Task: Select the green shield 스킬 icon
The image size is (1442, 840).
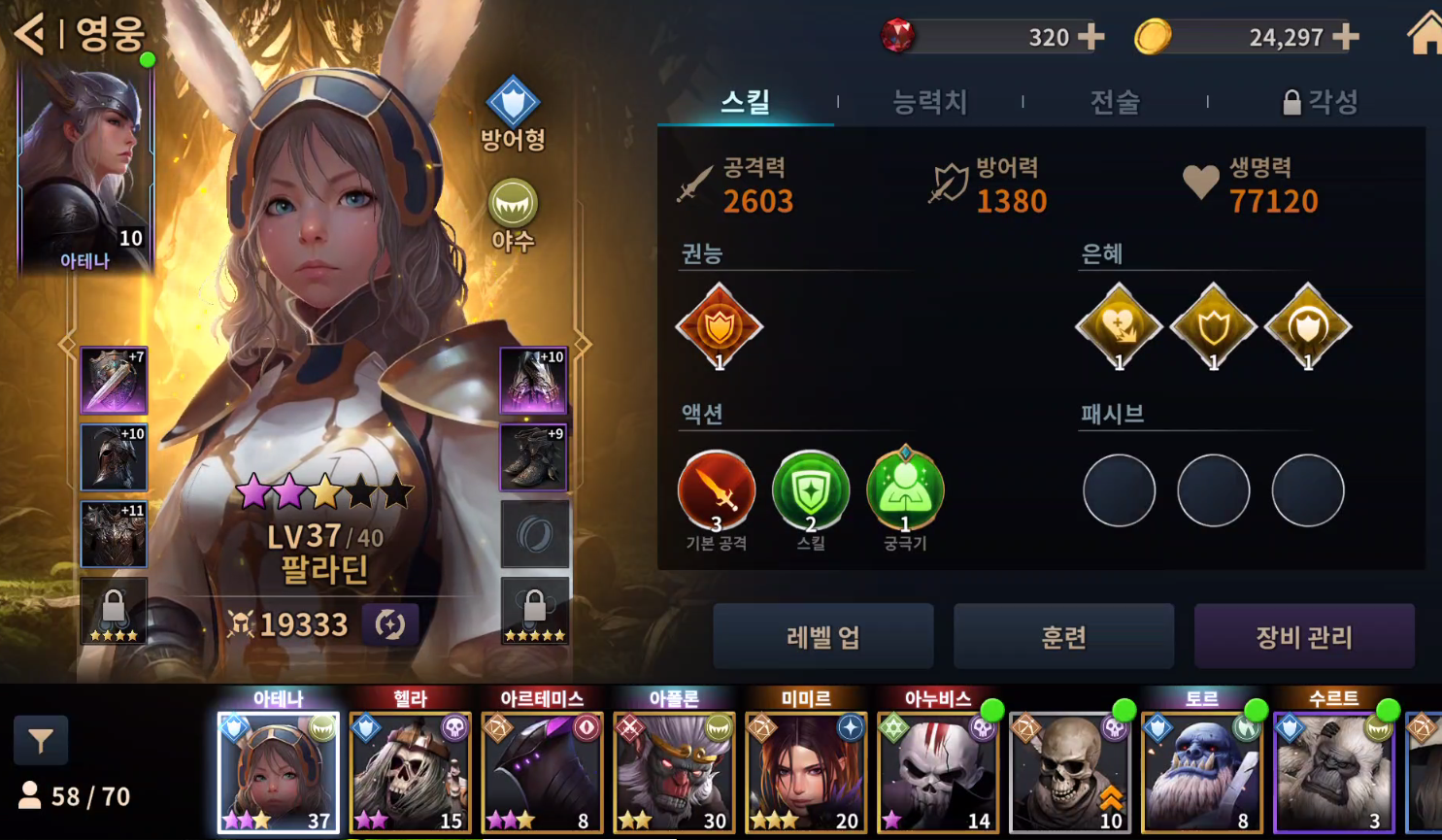Action: (810, 490)
